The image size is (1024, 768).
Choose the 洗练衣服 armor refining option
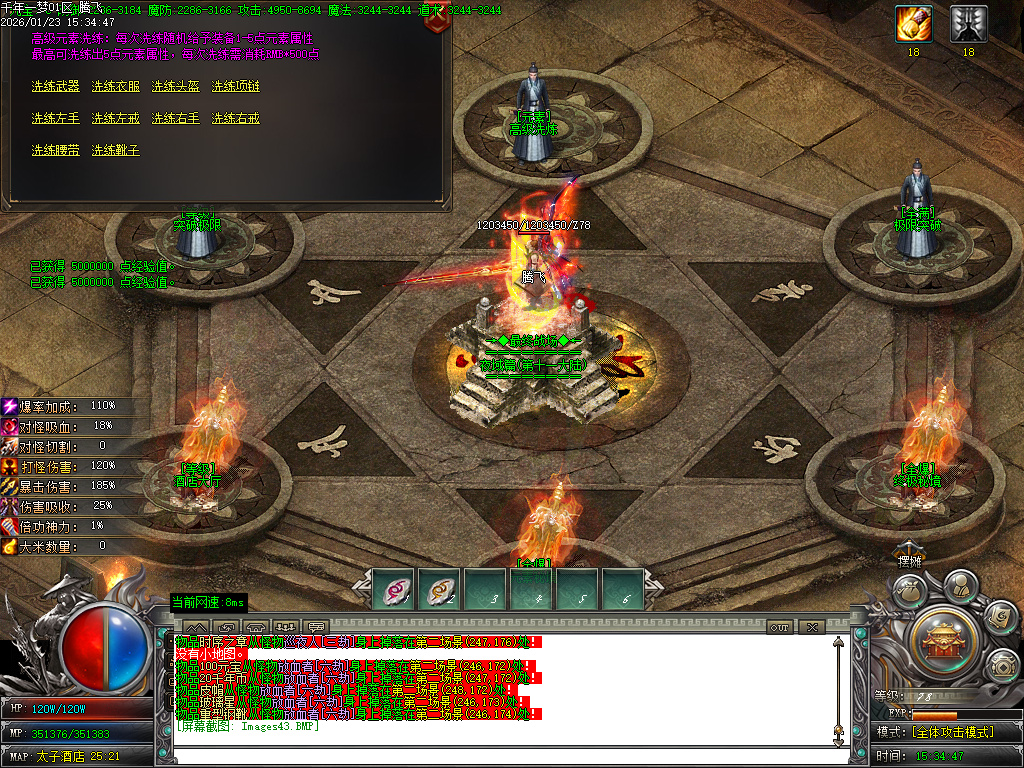coord(115,87)
